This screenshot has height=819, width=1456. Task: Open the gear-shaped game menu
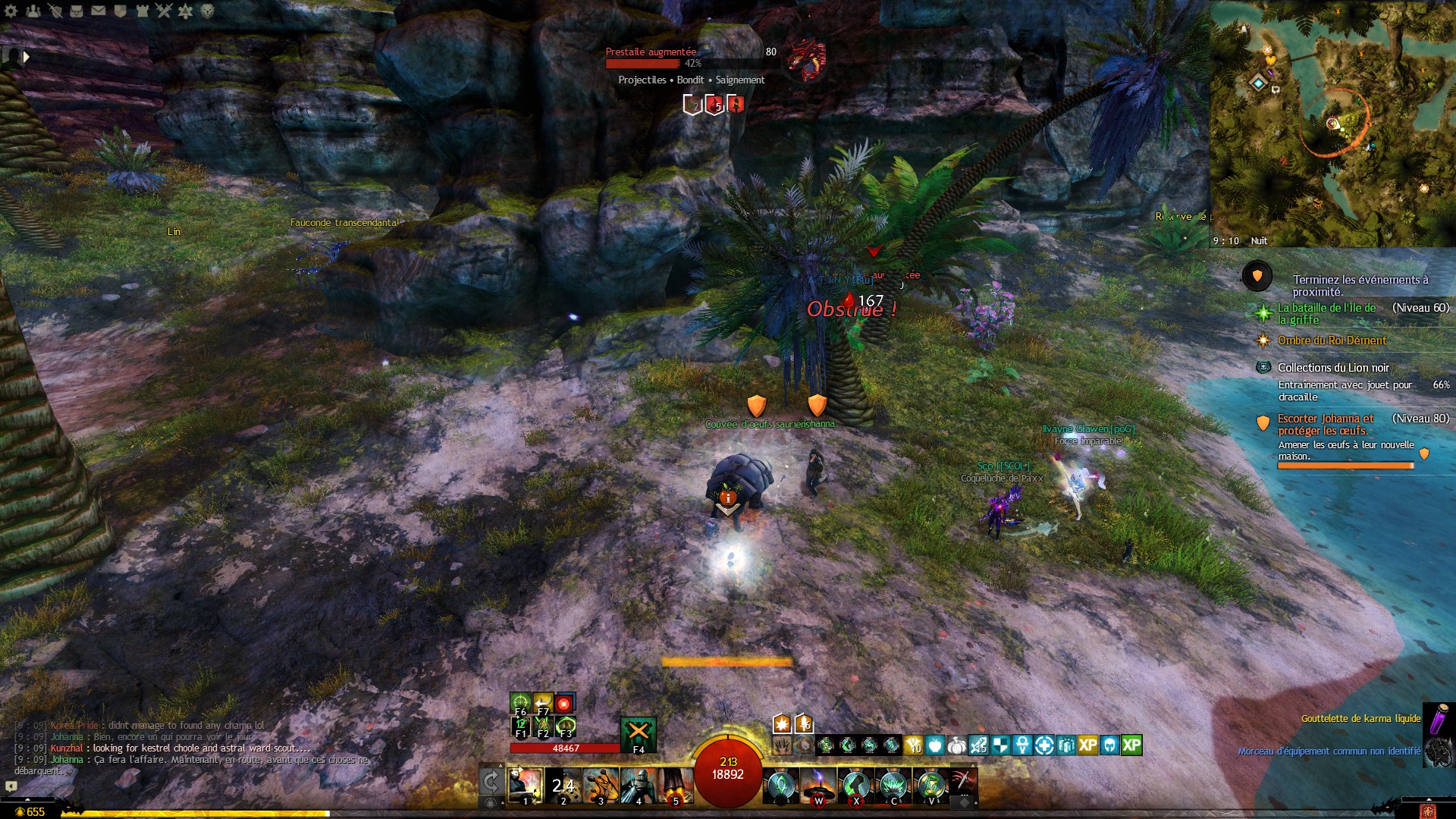(x=11, y=11)
